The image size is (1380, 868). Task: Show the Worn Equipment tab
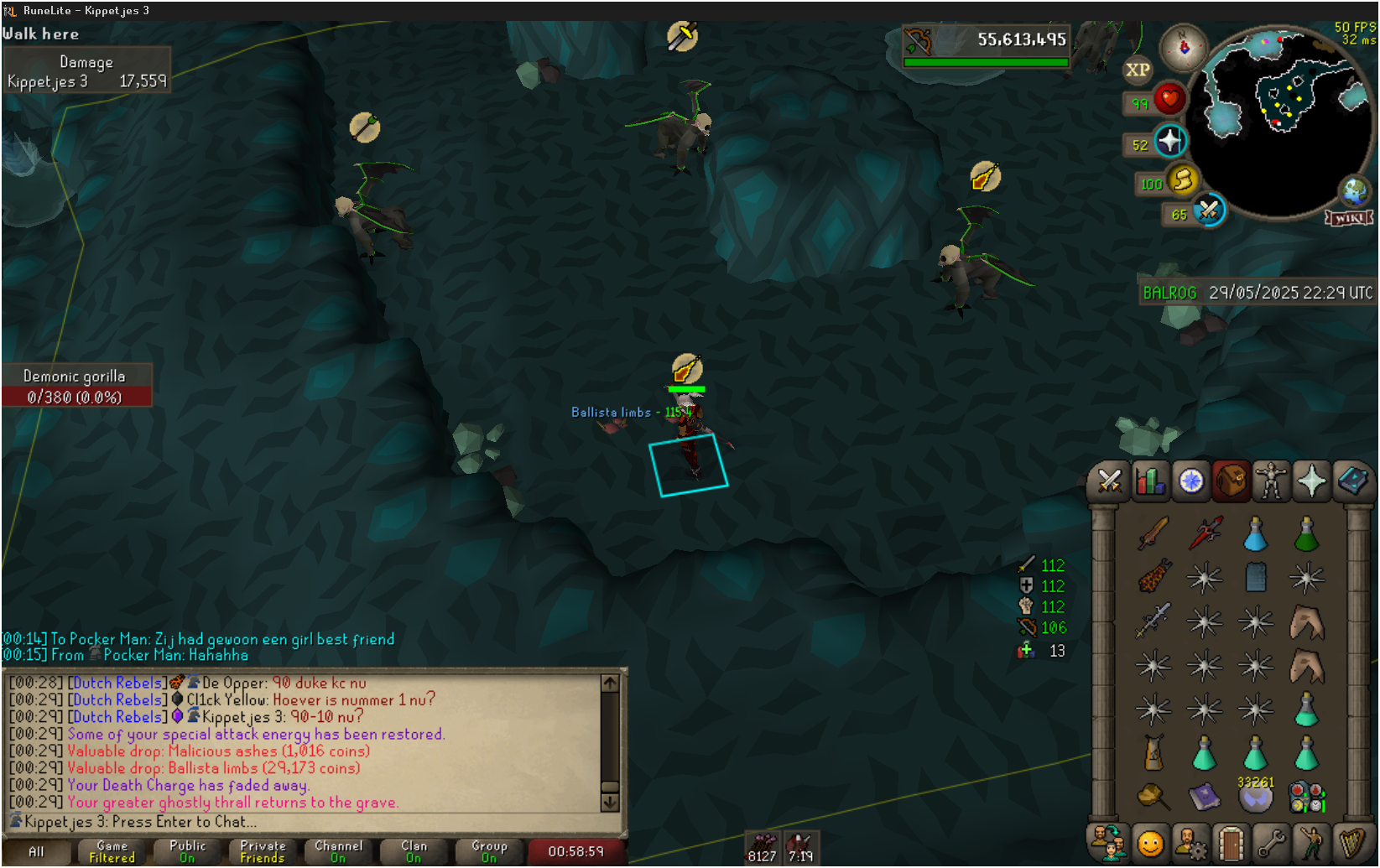click(x=1271, y=481)
